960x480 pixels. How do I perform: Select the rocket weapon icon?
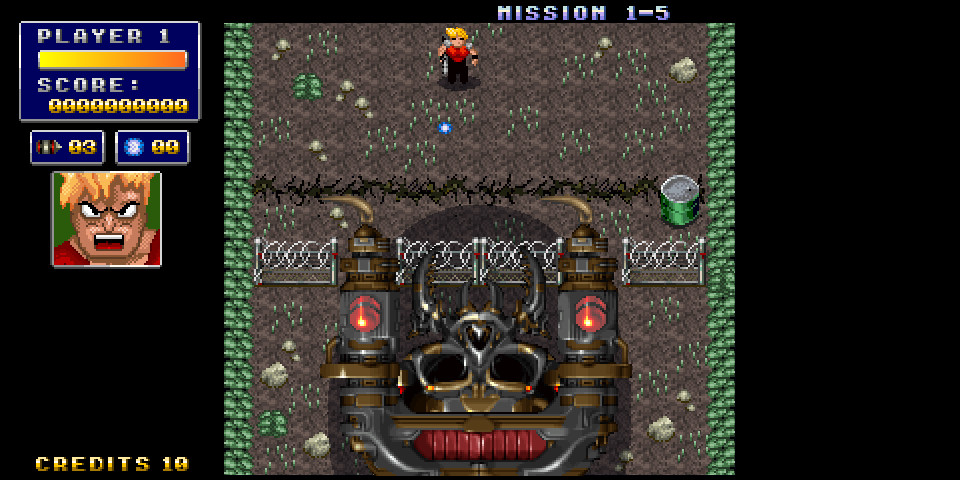49,147
